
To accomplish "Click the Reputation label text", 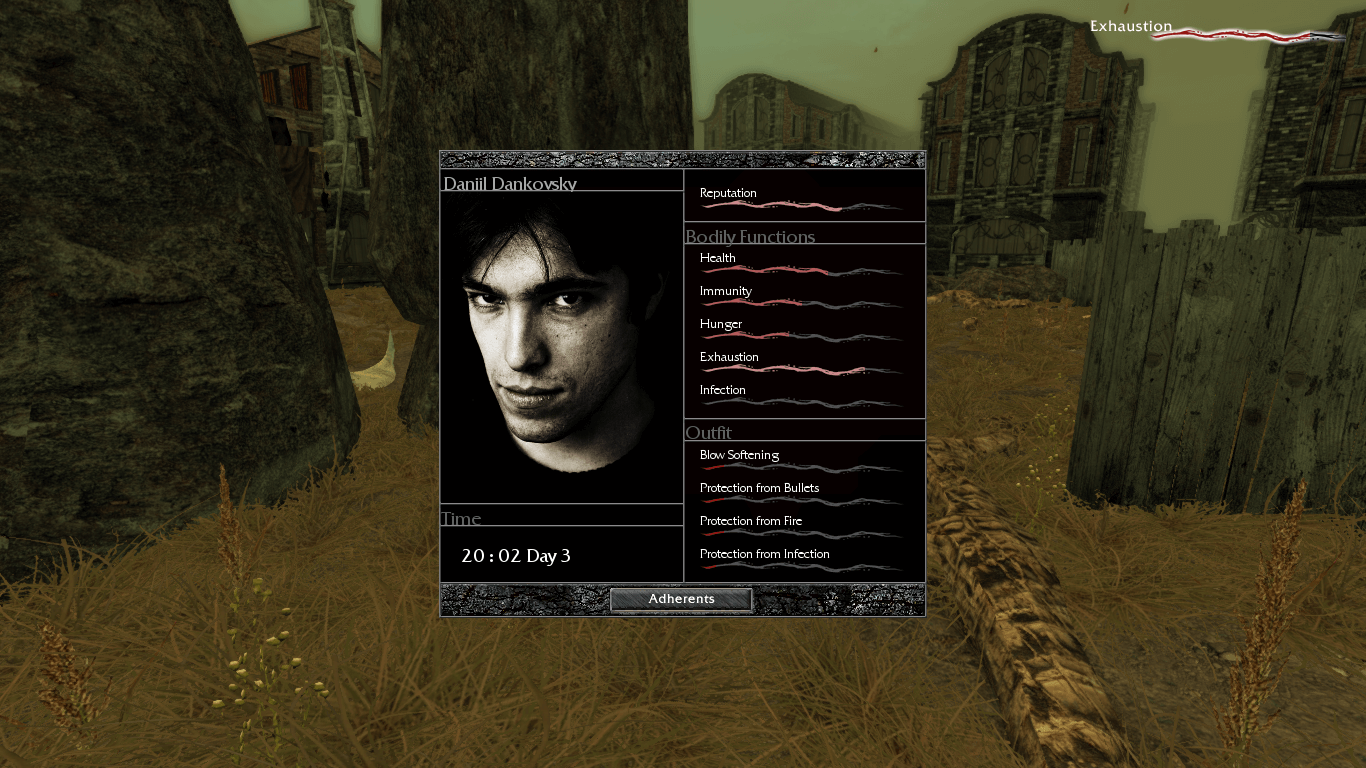I will tap(730, 192).
